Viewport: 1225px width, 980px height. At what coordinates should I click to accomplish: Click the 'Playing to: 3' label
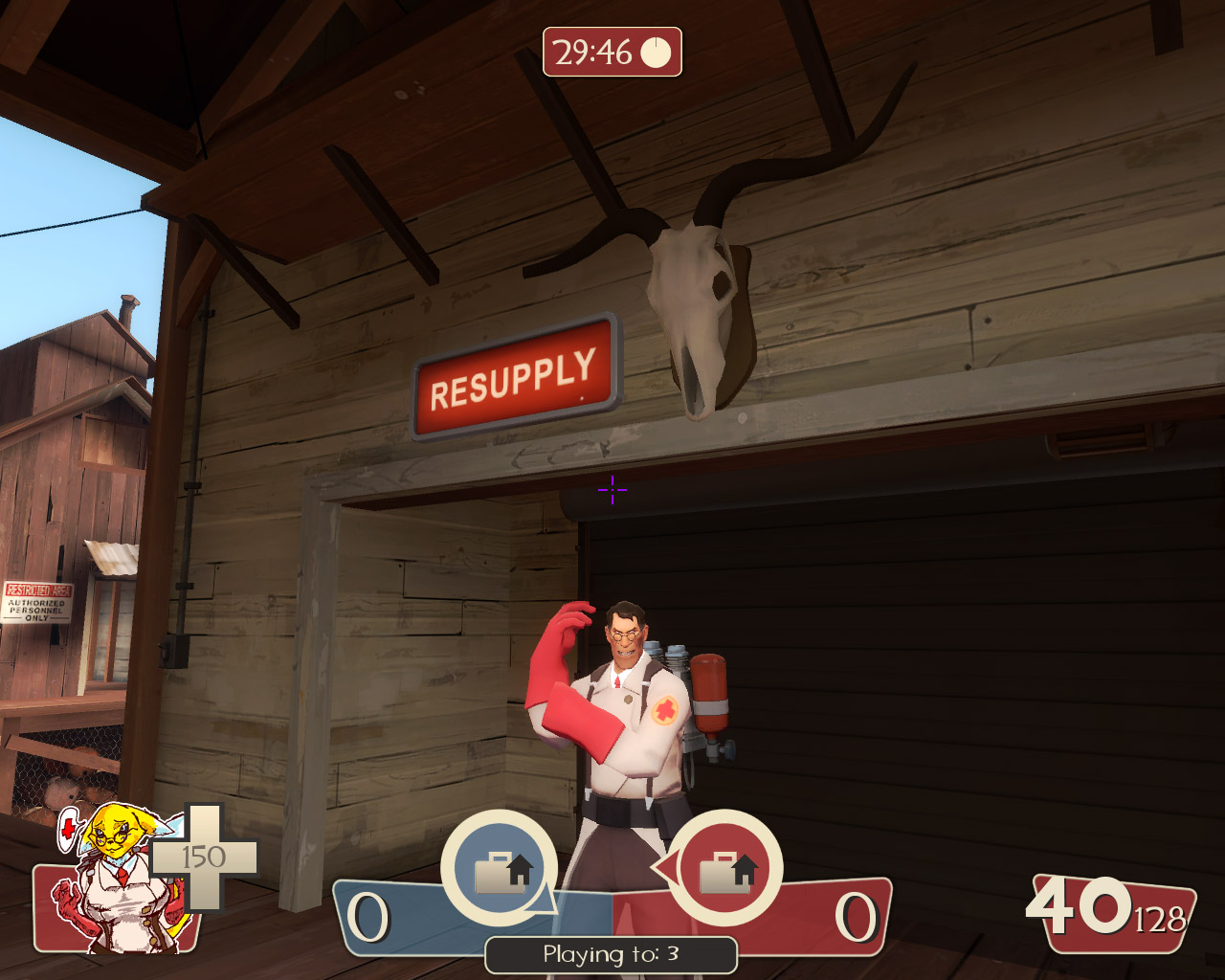611,954
